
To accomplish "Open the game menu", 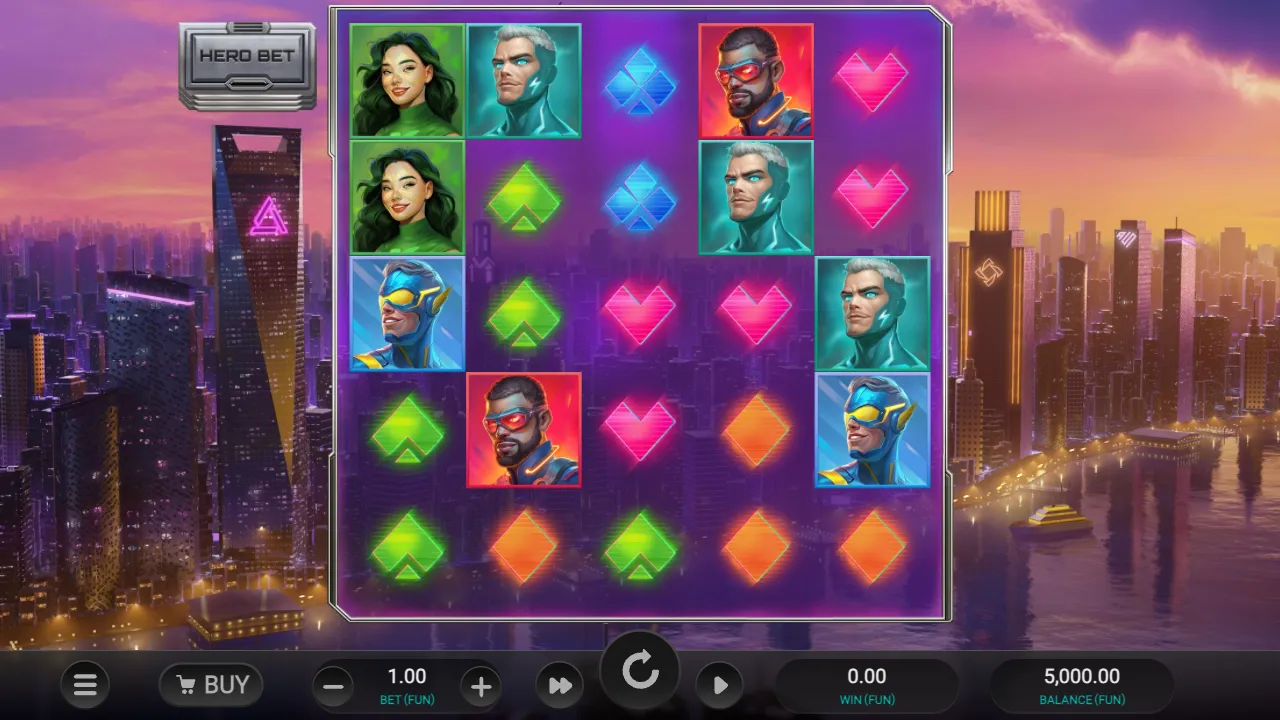I will (x=85, y=685).
